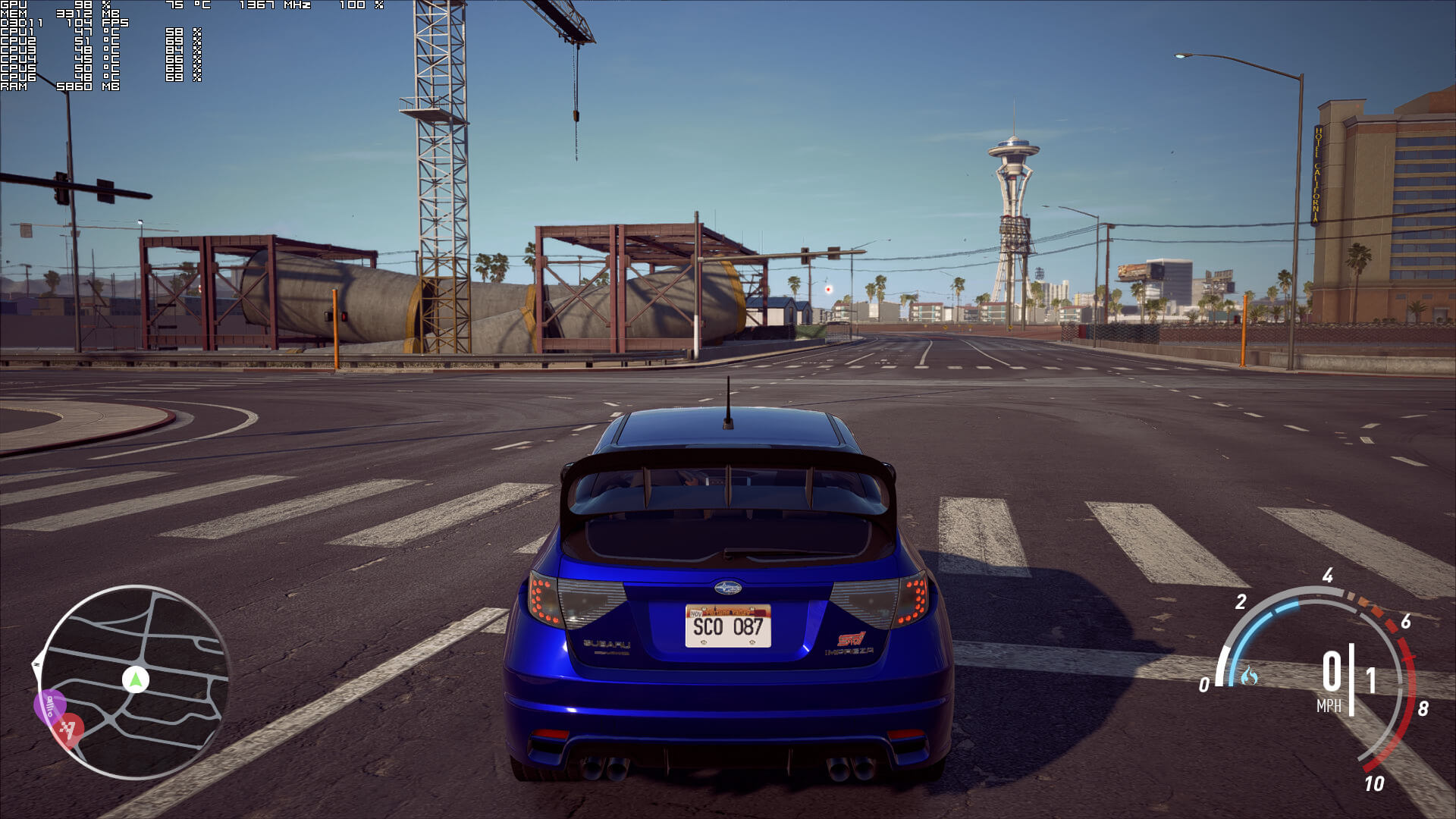Open the circular minimap

click(135, 682)
